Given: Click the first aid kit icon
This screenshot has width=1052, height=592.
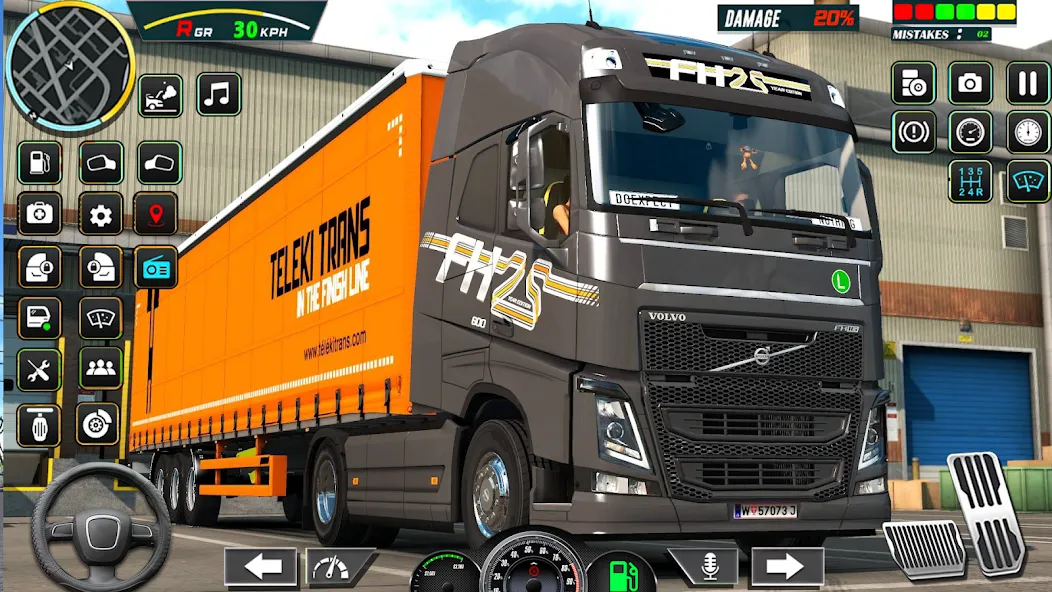Looking at the screenshot, I should pyautogui.click(x=40, y=214).
